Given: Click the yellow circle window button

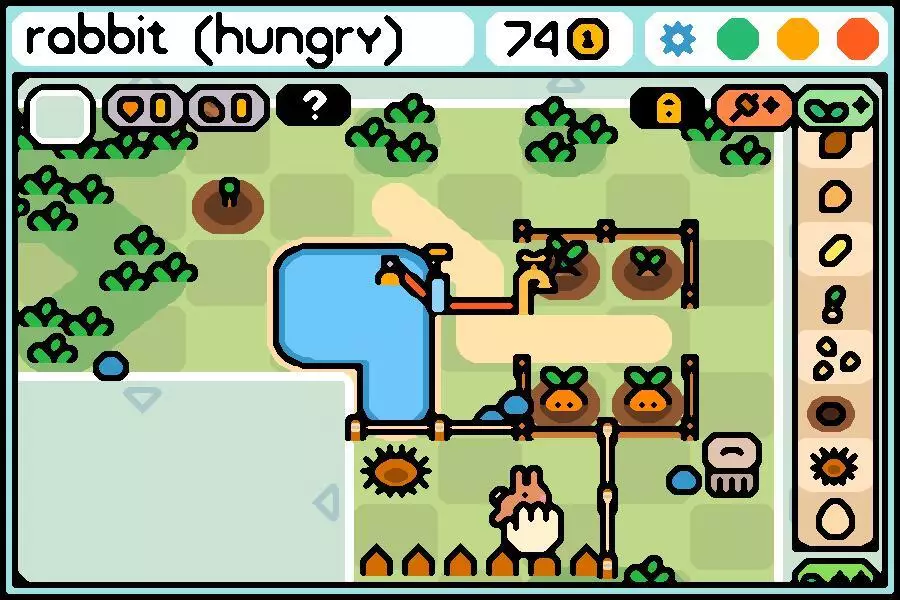Looking at the screenshot, I should pos(798,39).
